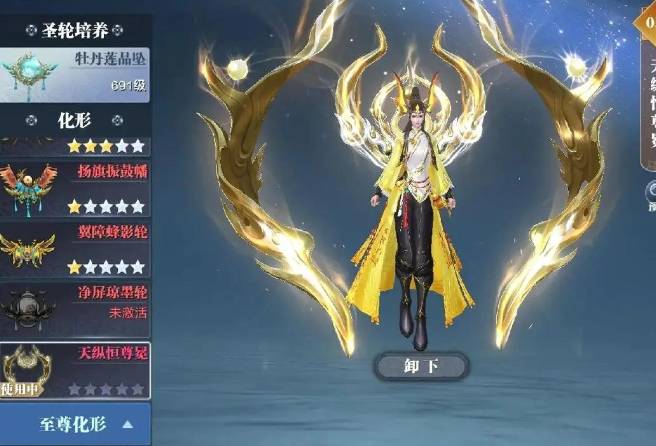Select the 翼障蜂影轮 transformation
656x446 pixels.
point(75,250)
